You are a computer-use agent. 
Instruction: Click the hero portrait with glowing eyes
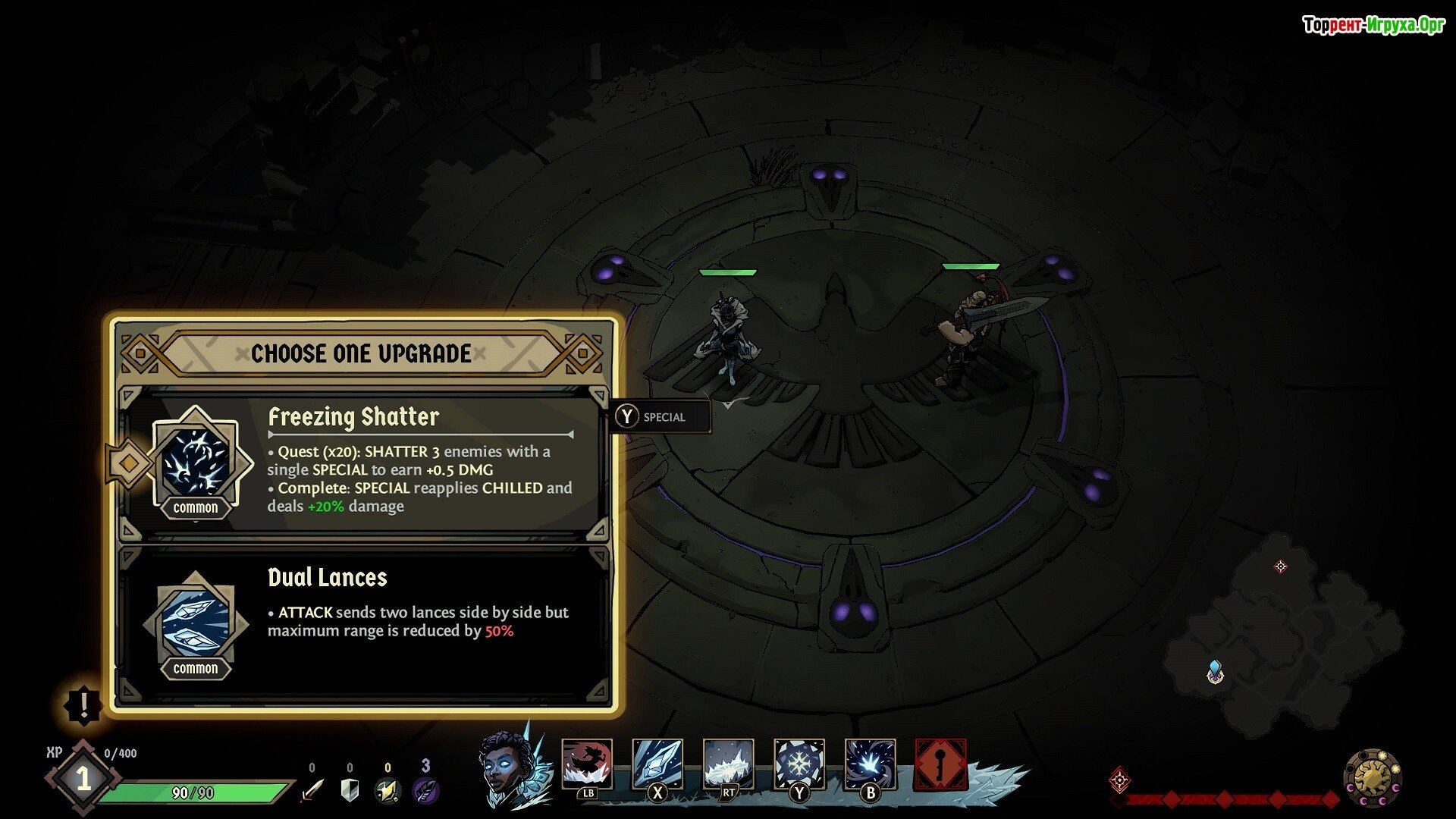coord(508,767)
